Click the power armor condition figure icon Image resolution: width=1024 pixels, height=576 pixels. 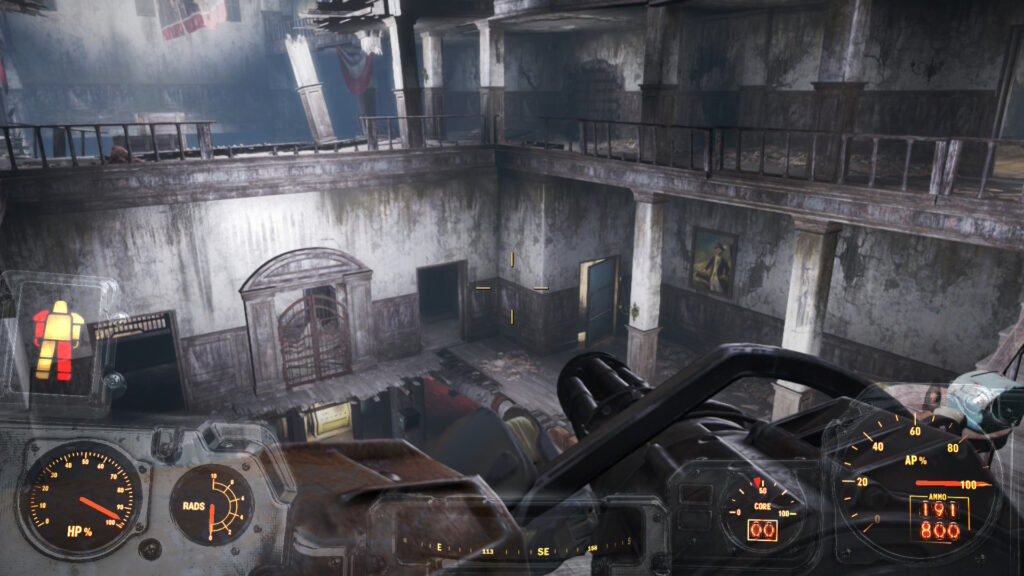(x=58, y=340)
